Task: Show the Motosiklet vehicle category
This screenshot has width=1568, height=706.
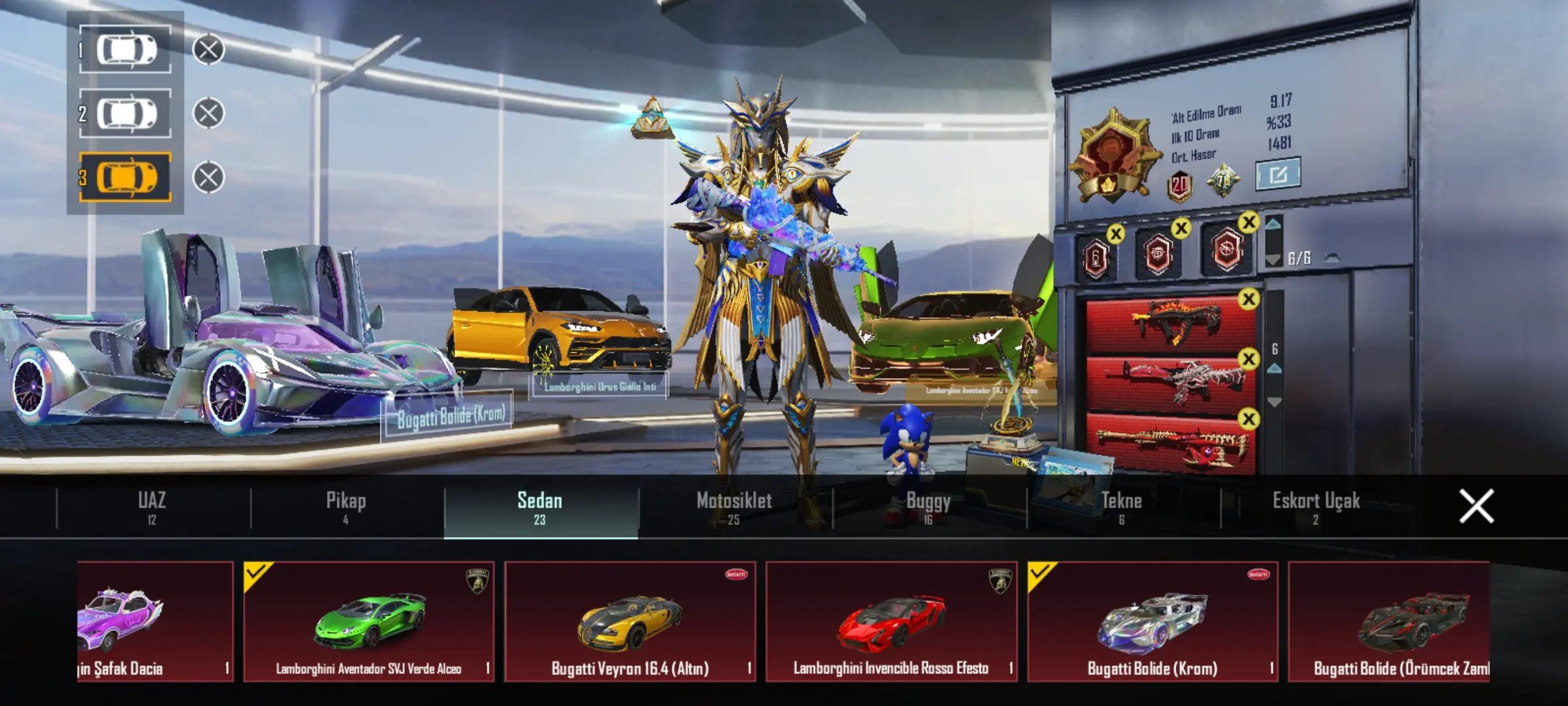Action: pyautogui.click(x=734, y=507)
